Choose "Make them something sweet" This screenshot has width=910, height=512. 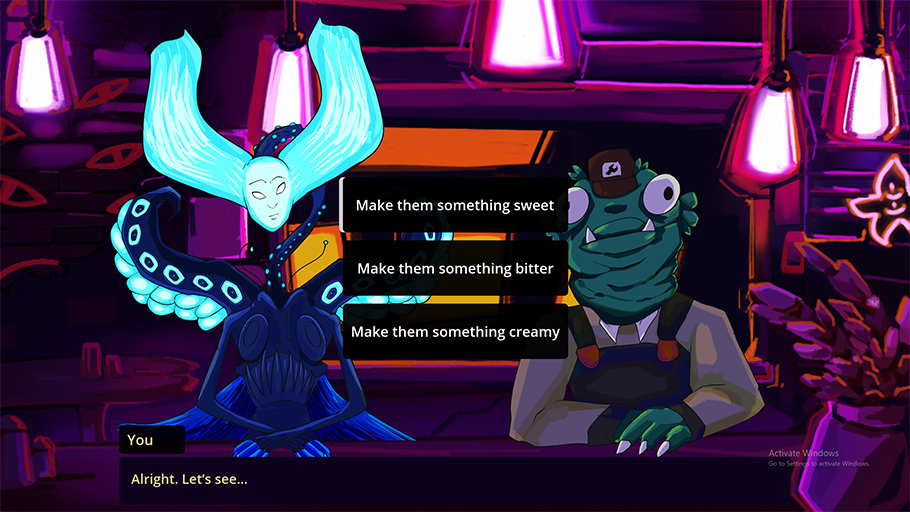(455, 205)
